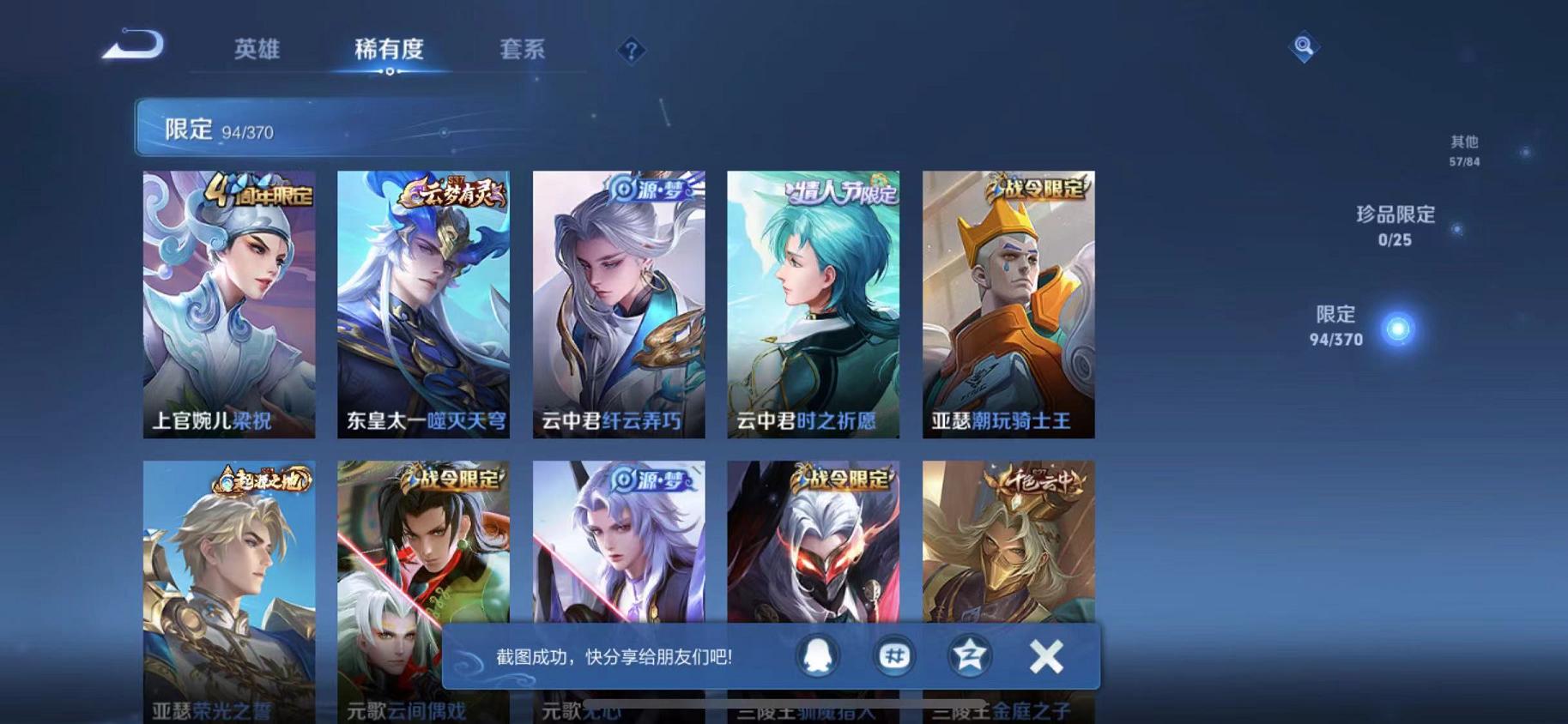
Task: Share screenshot to QQ via penguin icon
Action: pos(816,655)
